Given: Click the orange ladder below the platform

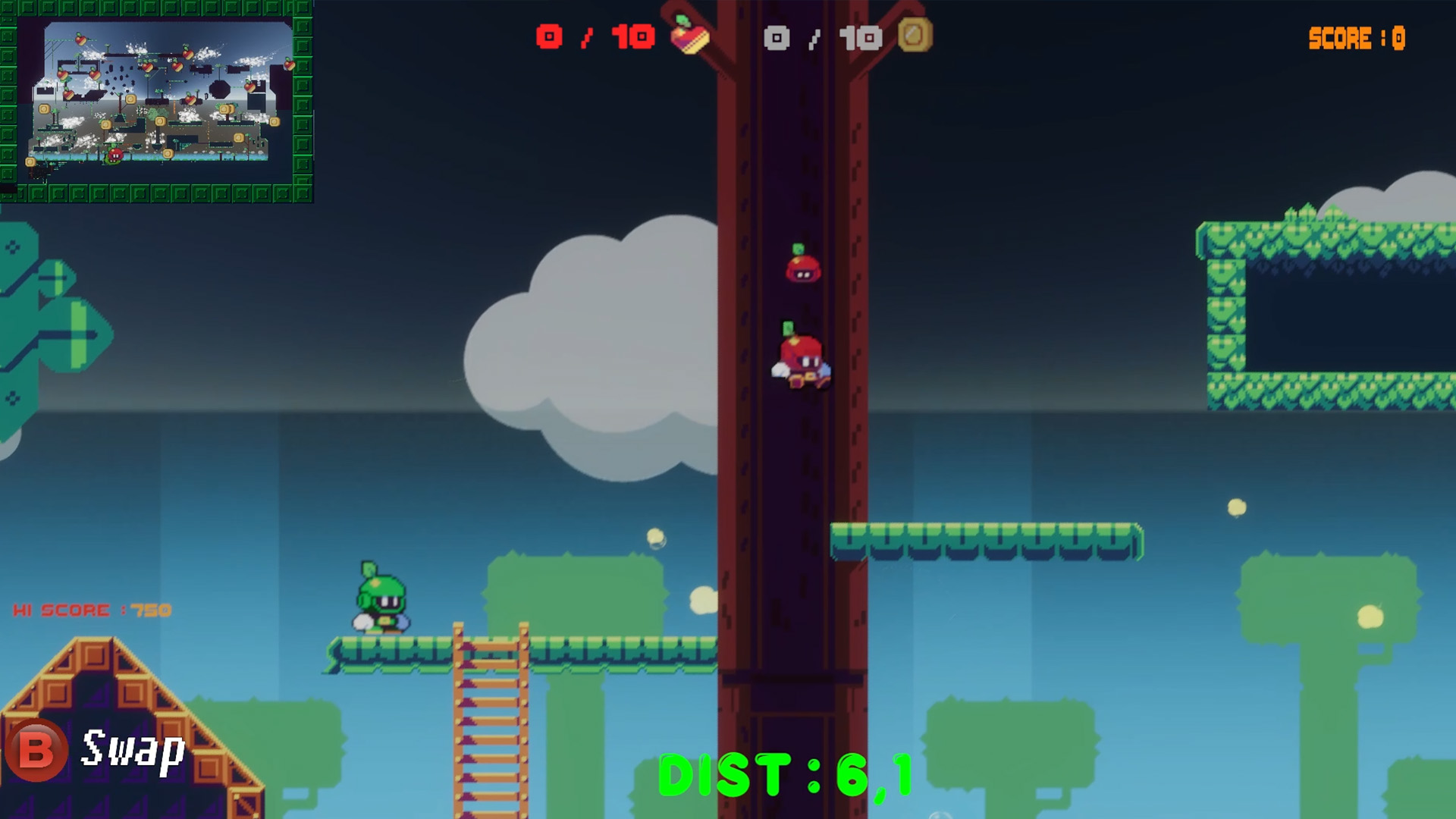Looking at the screenshot, I should click(490, 720).
